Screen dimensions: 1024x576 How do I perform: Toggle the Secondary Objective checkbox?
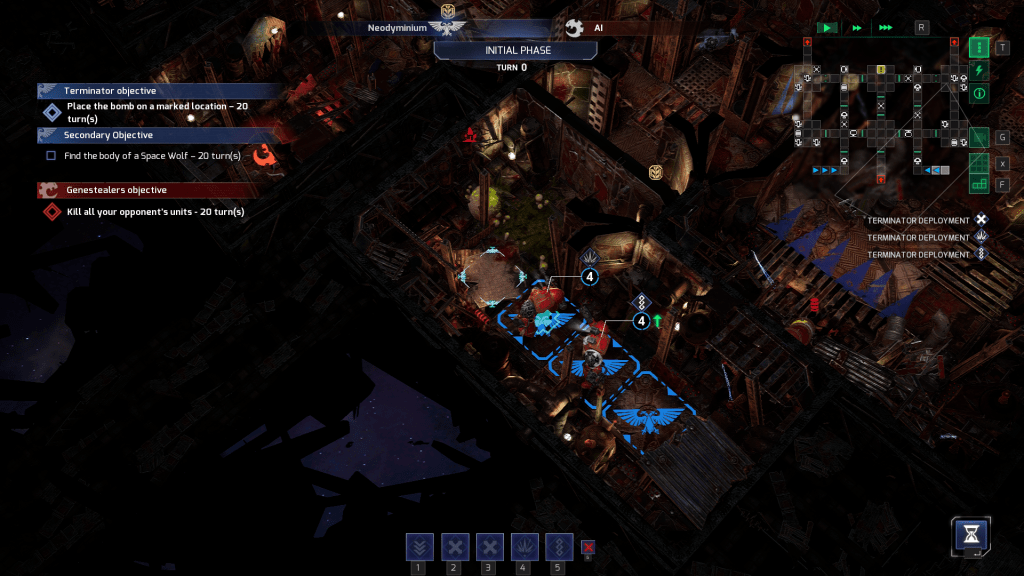tap(51, 156)
